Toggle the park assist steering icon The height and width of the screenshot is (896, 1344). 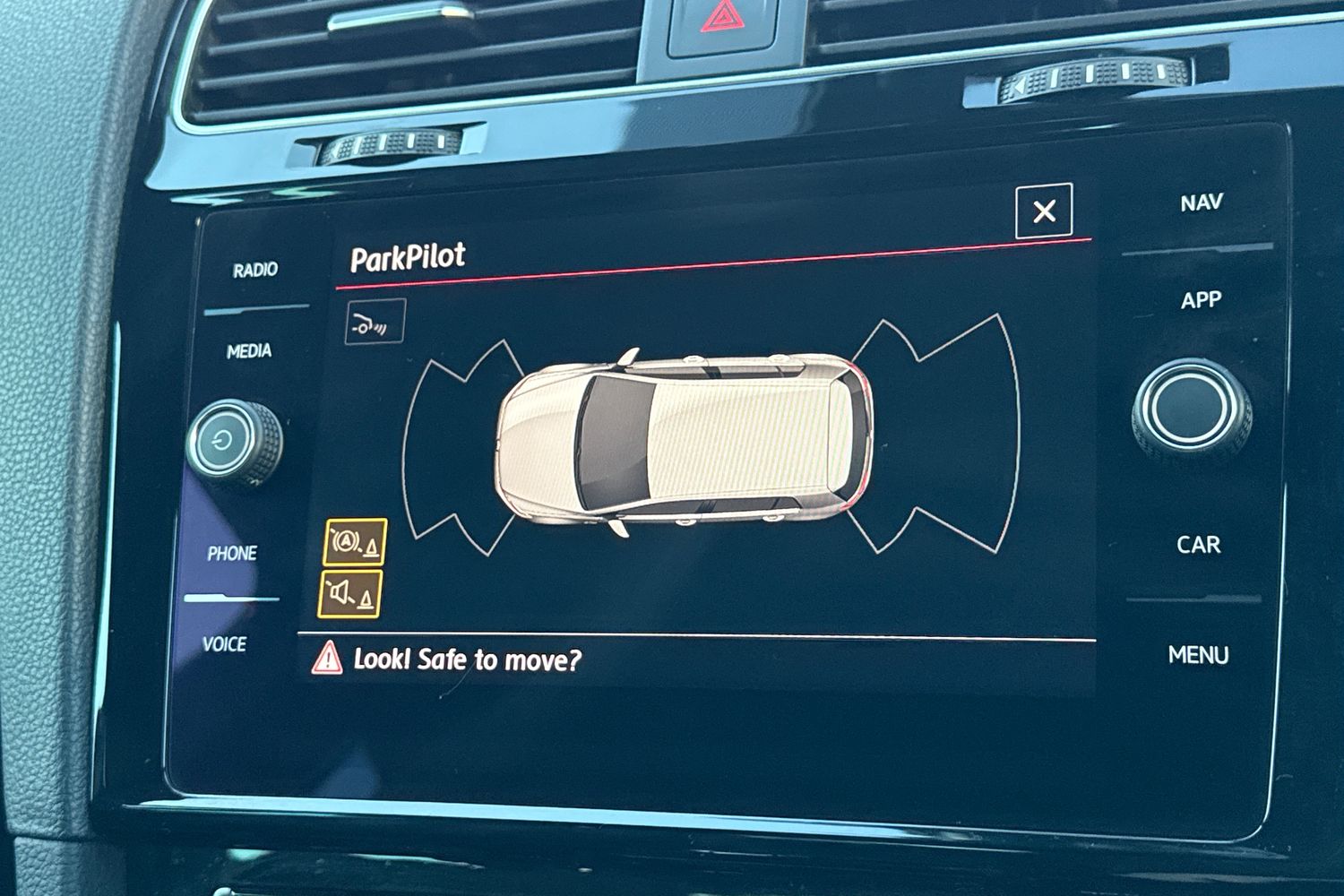(375, 322)
